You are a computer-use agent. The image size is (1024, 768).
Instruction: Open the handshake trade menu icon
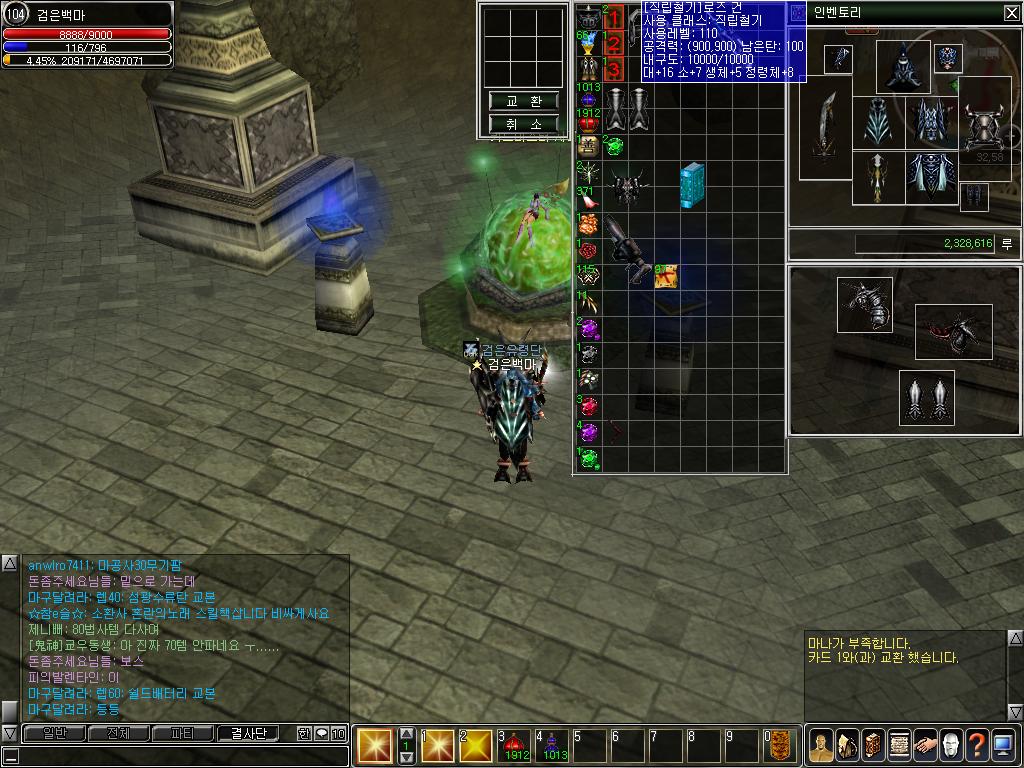click(x=925, y=744)
